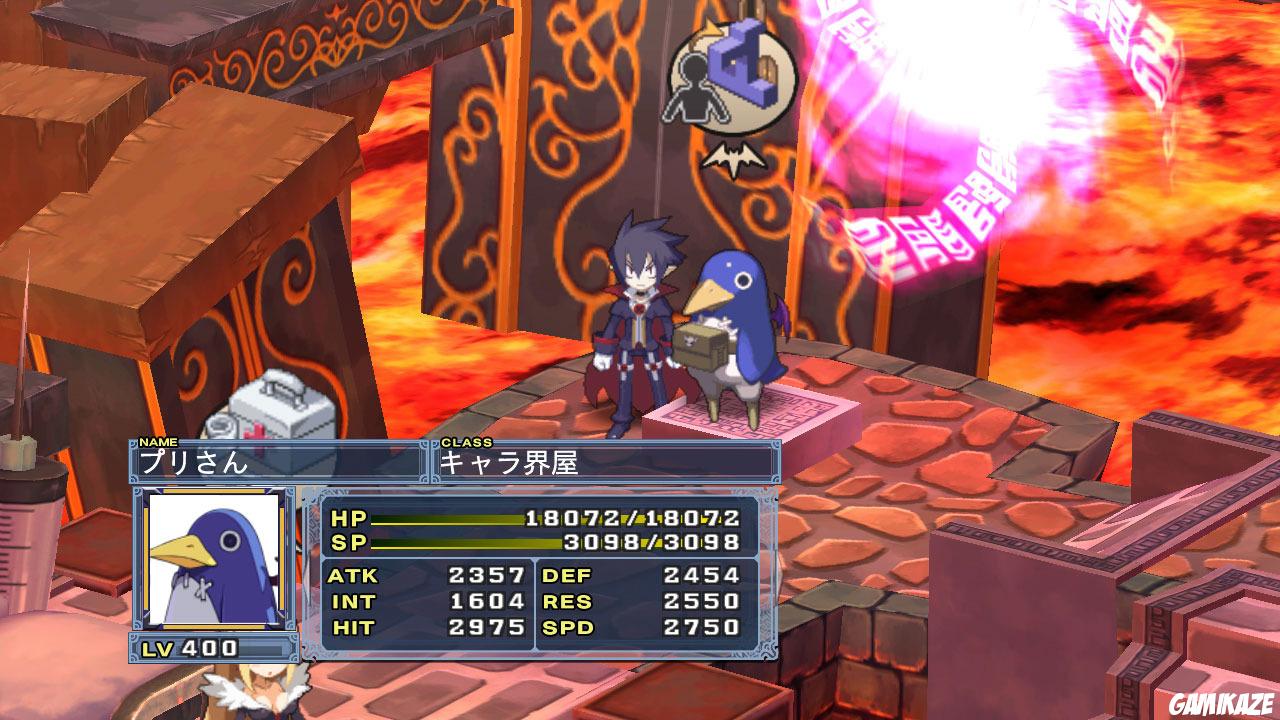Click the DEF 2454 stat entry
The image size is (1280, 720).
[x=640, y=575]
